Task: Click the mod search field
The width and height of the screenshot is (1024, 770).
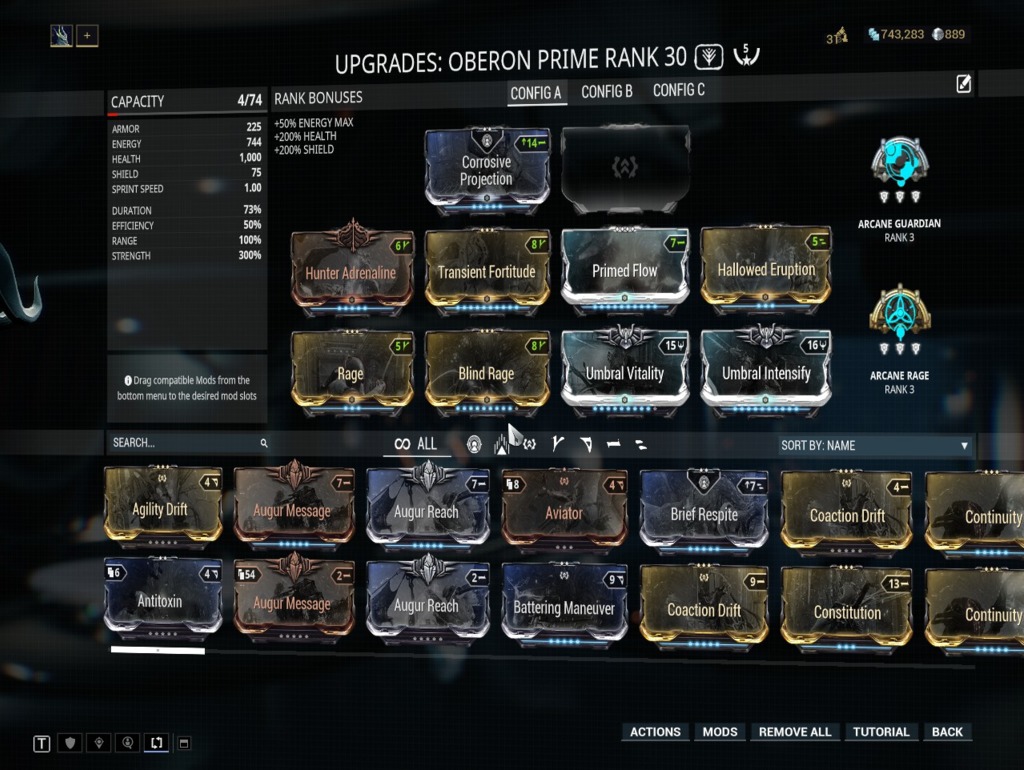Action: click(x=185, y=442)
